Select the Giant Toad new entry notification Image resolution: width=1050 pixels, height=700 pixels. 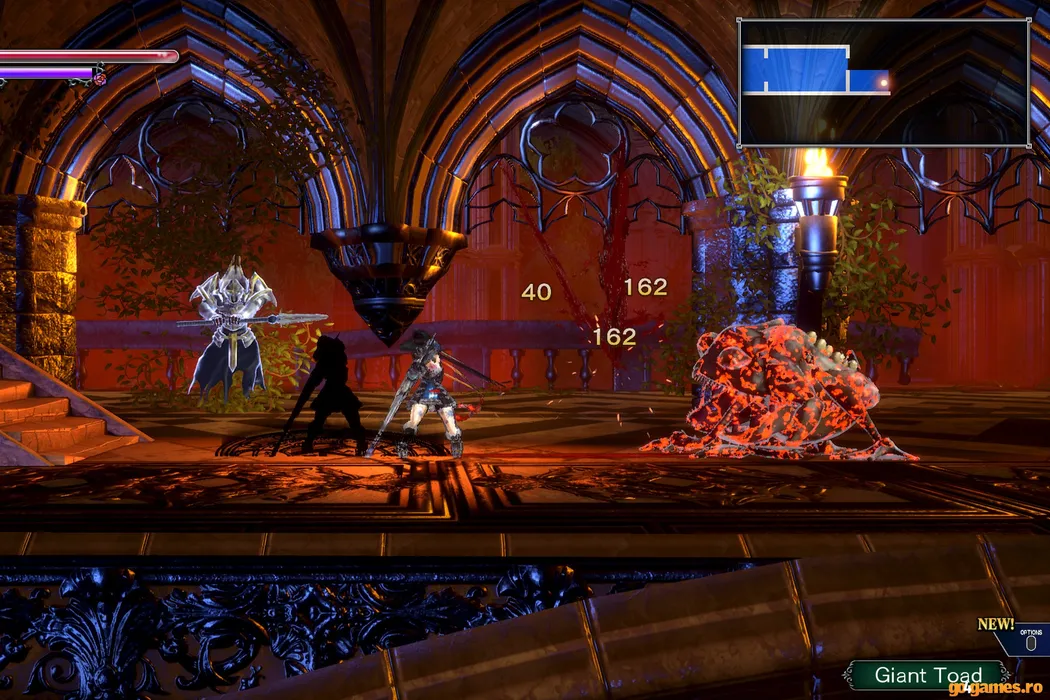[x=927, y=675]
